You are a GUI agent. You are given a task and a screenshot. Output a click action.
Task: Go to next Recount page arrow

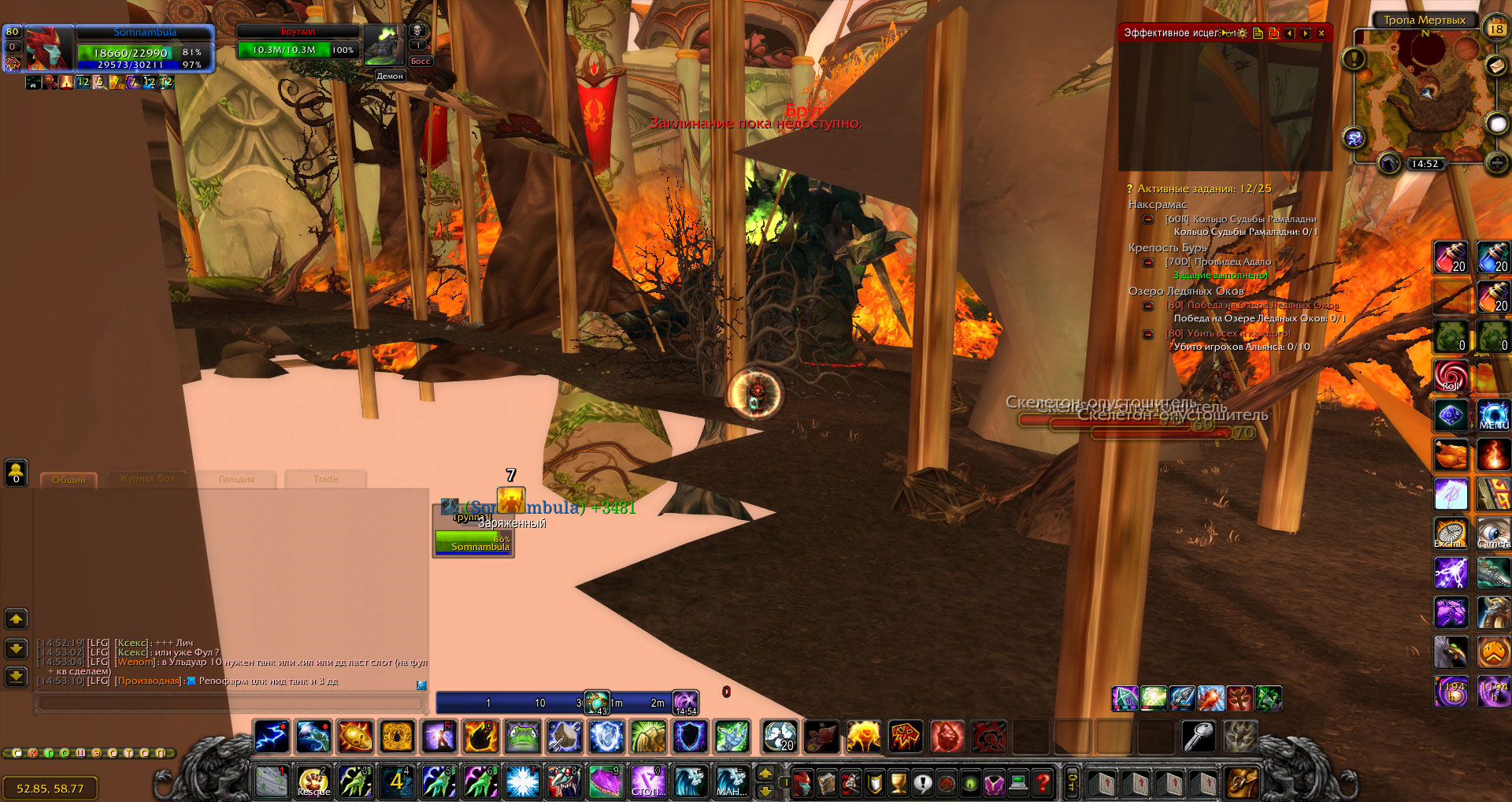(x=1306, y=33)
